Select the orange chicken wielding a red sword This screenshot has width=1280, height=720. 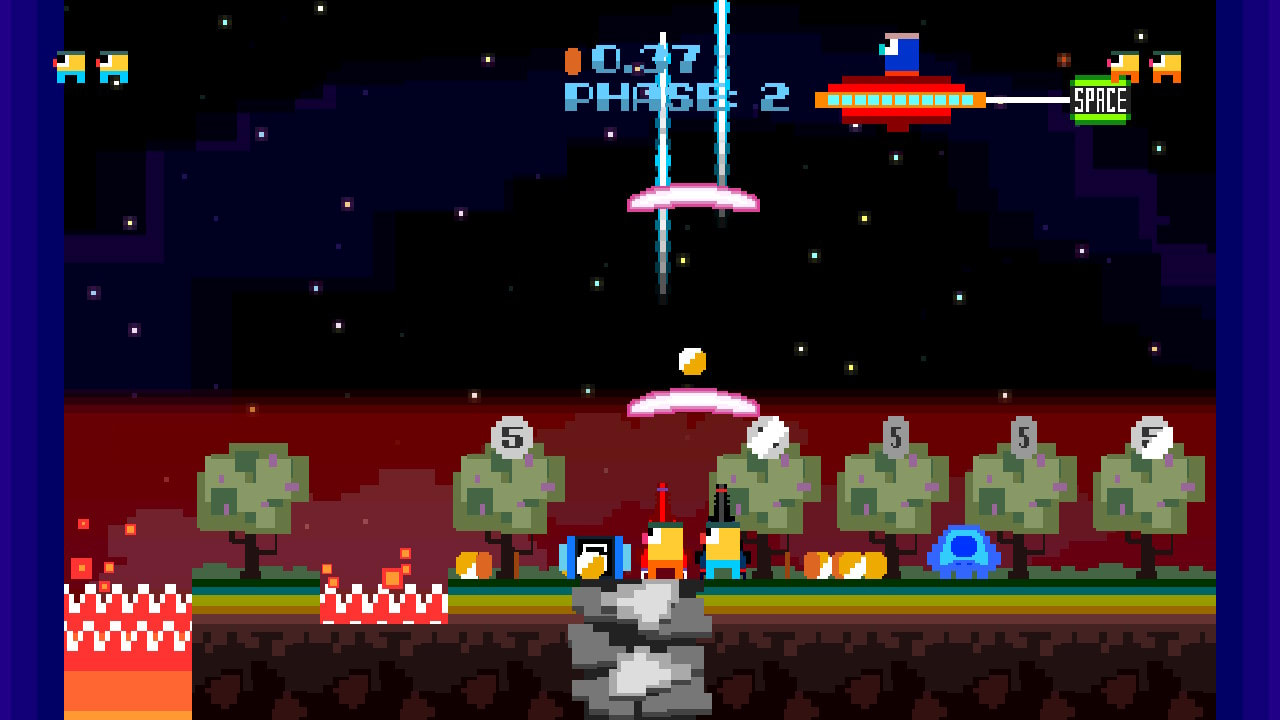pyautogui.click(x=665, y=550)
